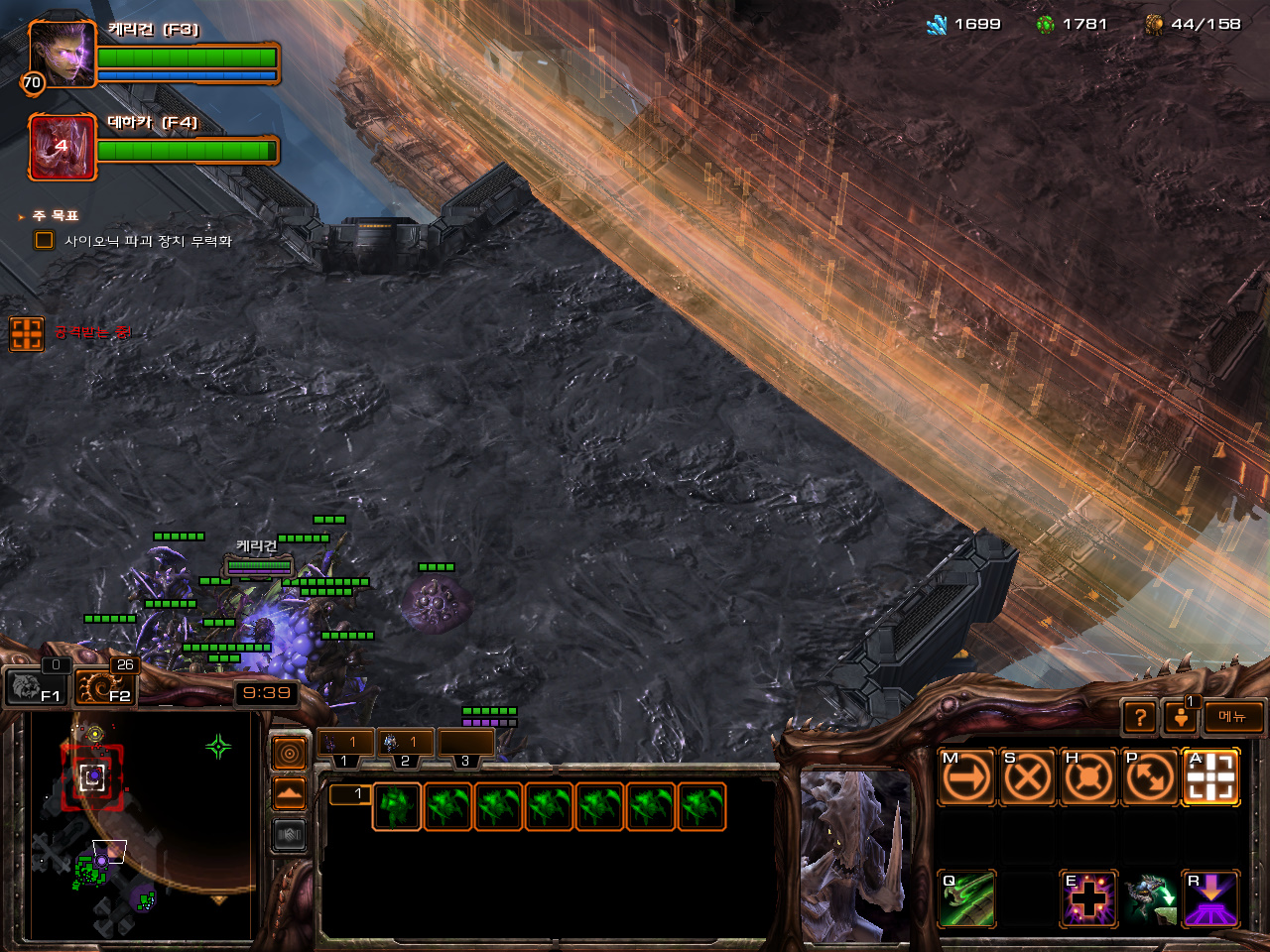
Task: Use the purple Burrow R ability
Action: pyautogui.click(x=1210, y=899)
